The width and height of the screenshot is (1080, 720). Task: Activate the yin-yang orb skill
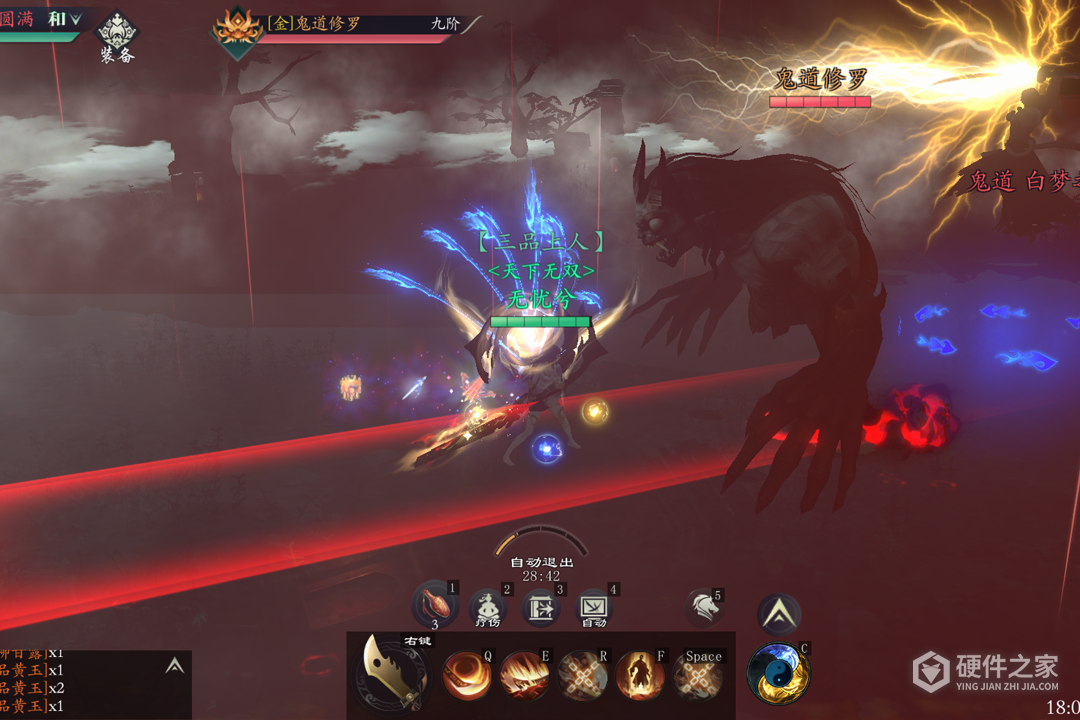tap(778, 673)
